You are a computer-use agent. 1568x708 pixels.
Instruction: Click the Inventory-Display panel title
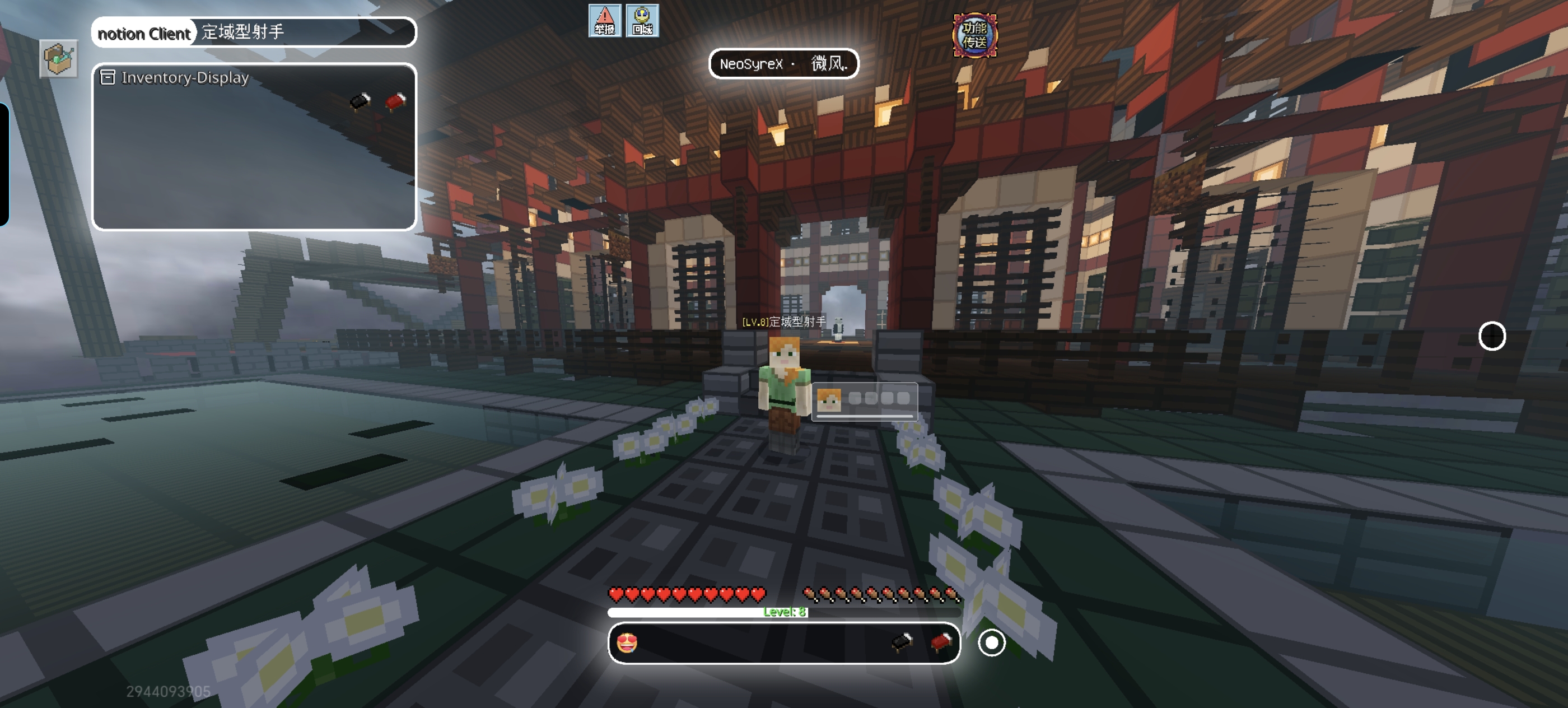click(x=184, y=77)
